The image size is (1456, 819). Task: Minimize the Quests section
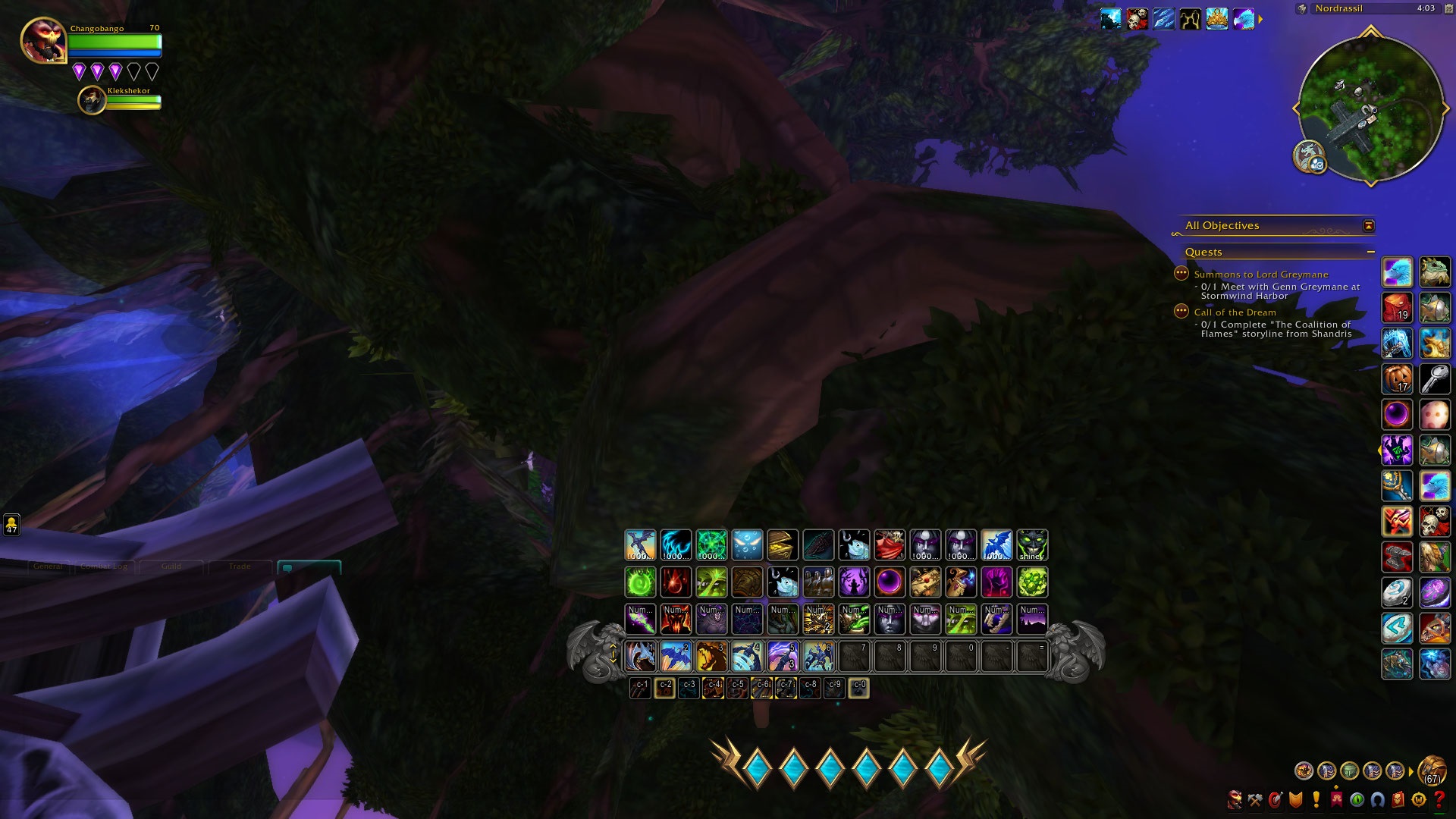[1370, 252]
